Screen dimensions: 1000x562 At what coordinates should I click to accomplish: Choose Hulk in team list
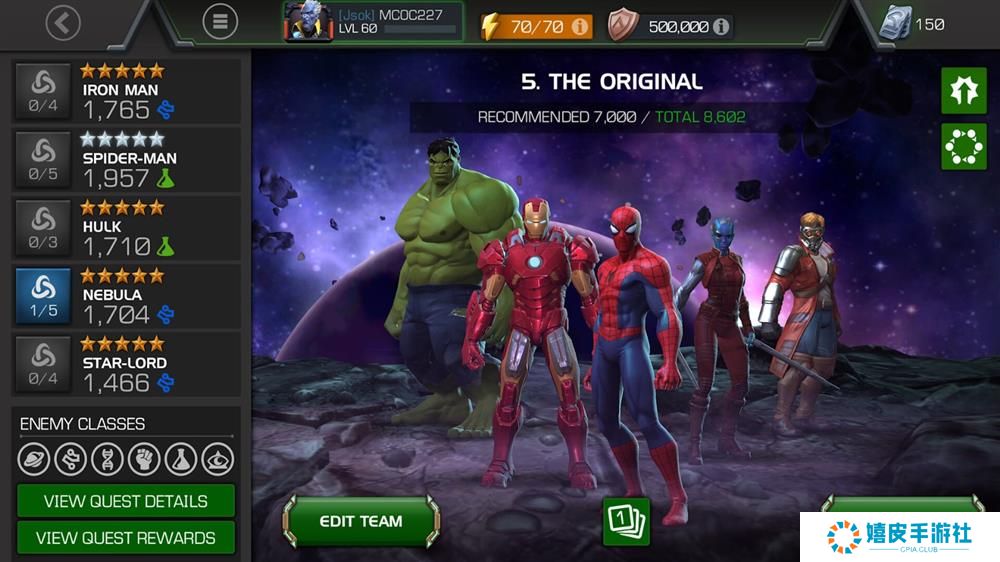(x=127, y=227)
